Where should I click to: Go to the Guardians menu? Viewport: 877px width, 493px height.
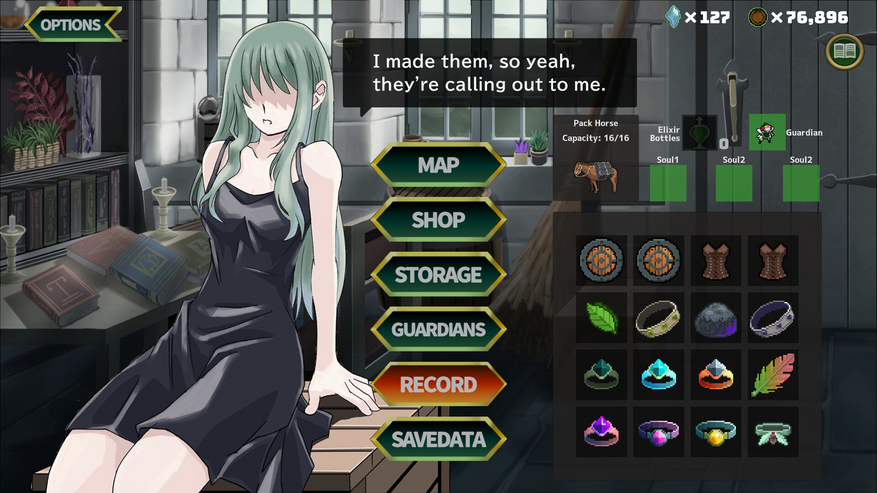pyautogui.click(x=437, y=329)
